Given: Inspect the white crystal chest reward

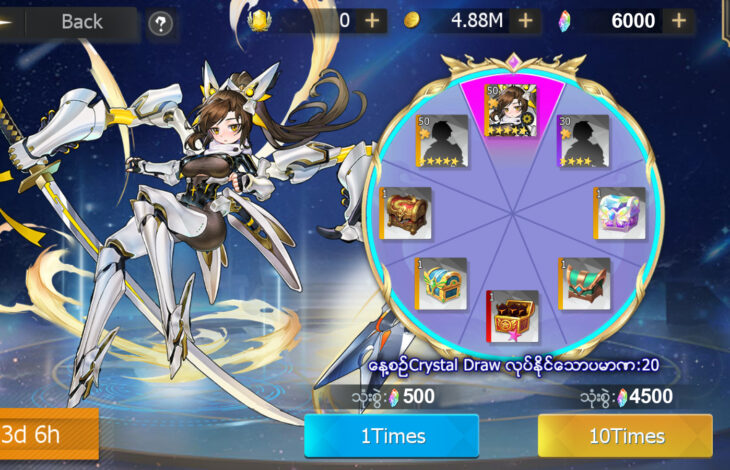Looking at the screenshot, I should click(x=621, y=213).
